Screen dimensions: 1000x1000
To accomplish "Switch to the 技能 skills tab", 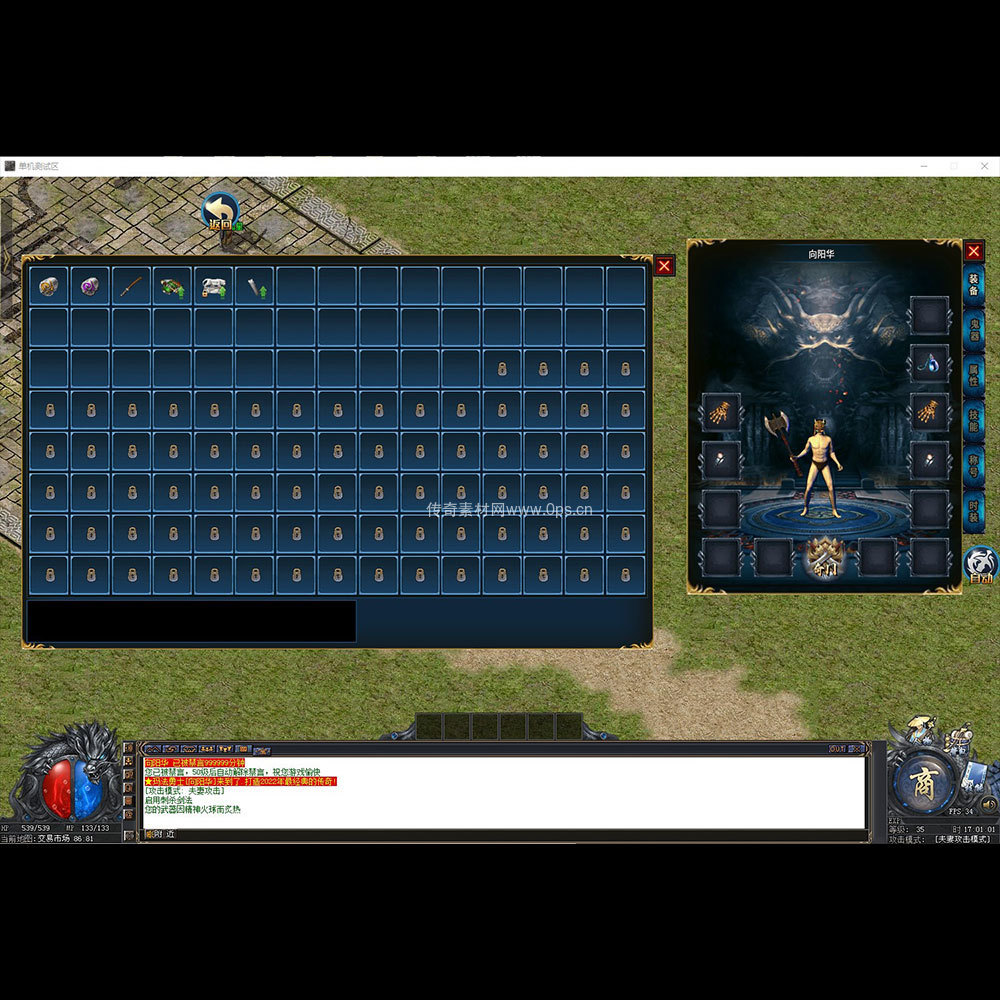I will click(974, 421).
